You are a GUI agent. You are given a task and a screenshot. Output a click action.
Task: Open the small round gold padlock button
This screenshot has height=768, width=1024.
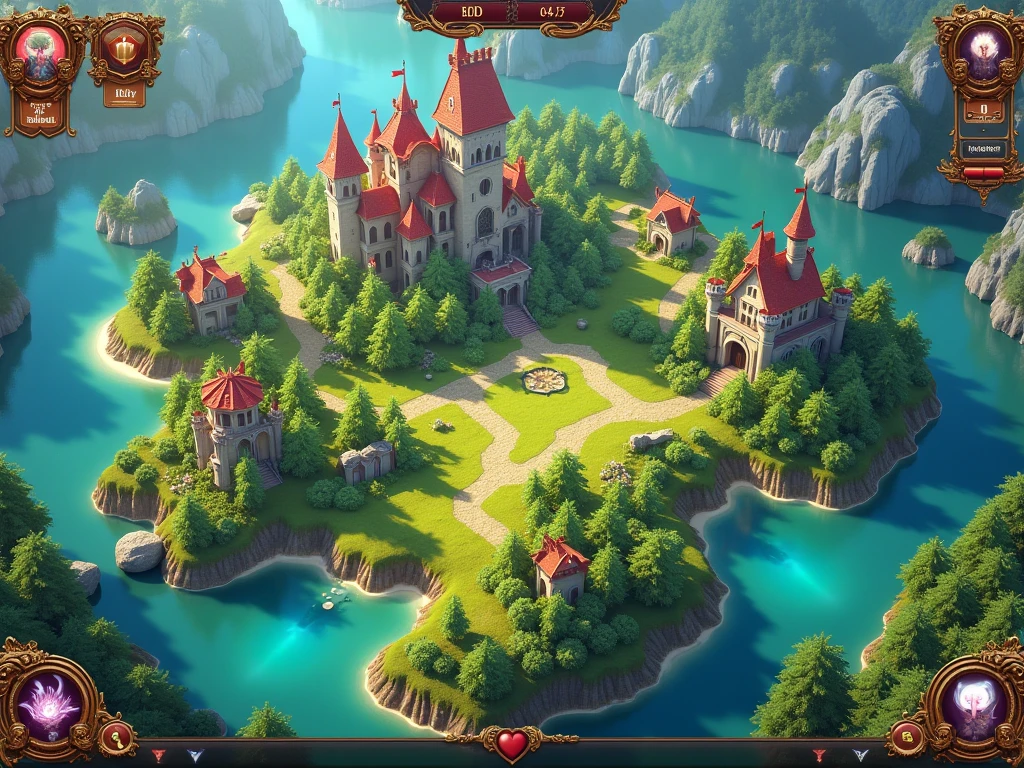(907, 738)
